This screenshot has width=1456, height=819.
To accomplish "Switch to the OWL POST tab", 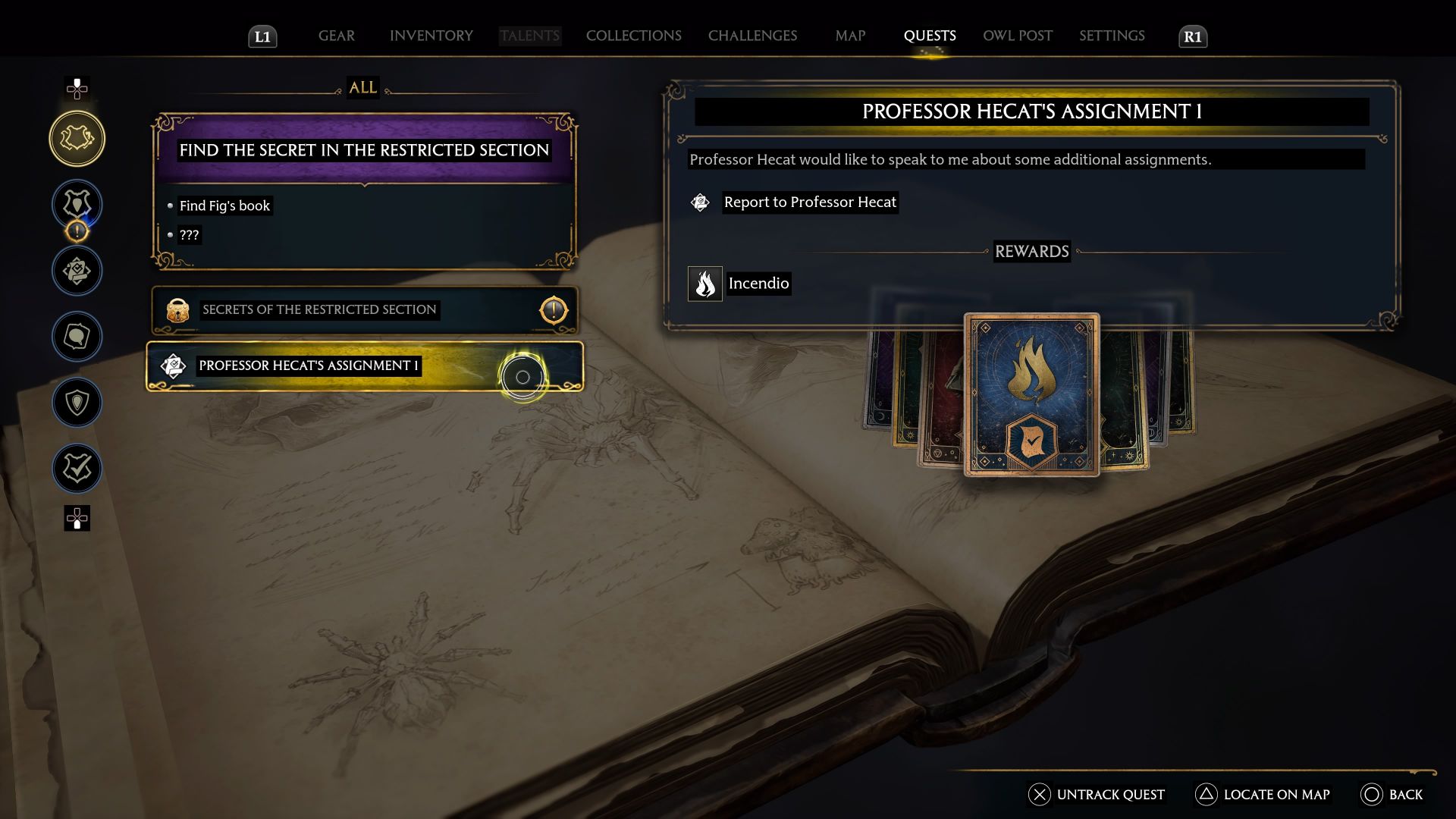I will (x=1016, y=36).
